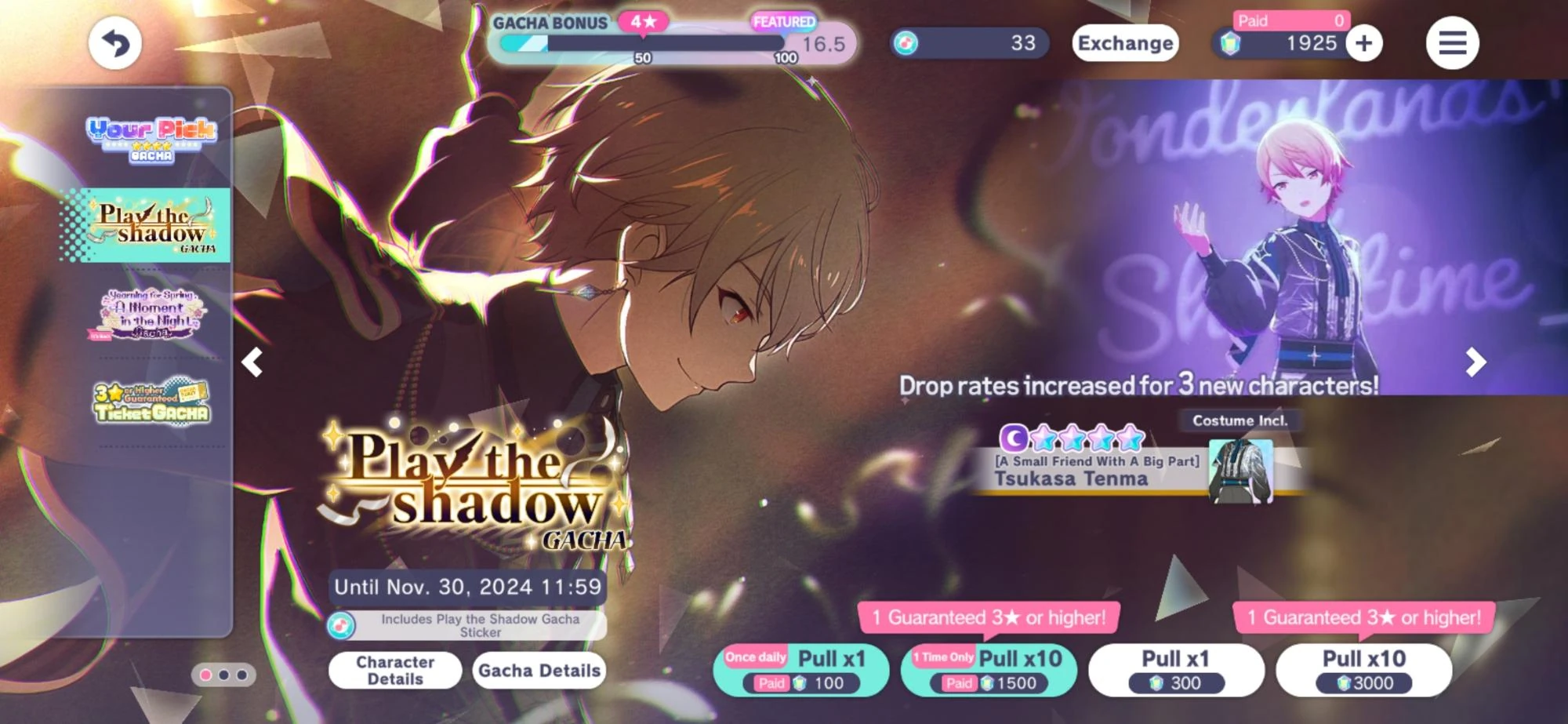Open the hamburger menu in the top right
The height and width of the screenshot is (724, 1568).
(1453, 42)
